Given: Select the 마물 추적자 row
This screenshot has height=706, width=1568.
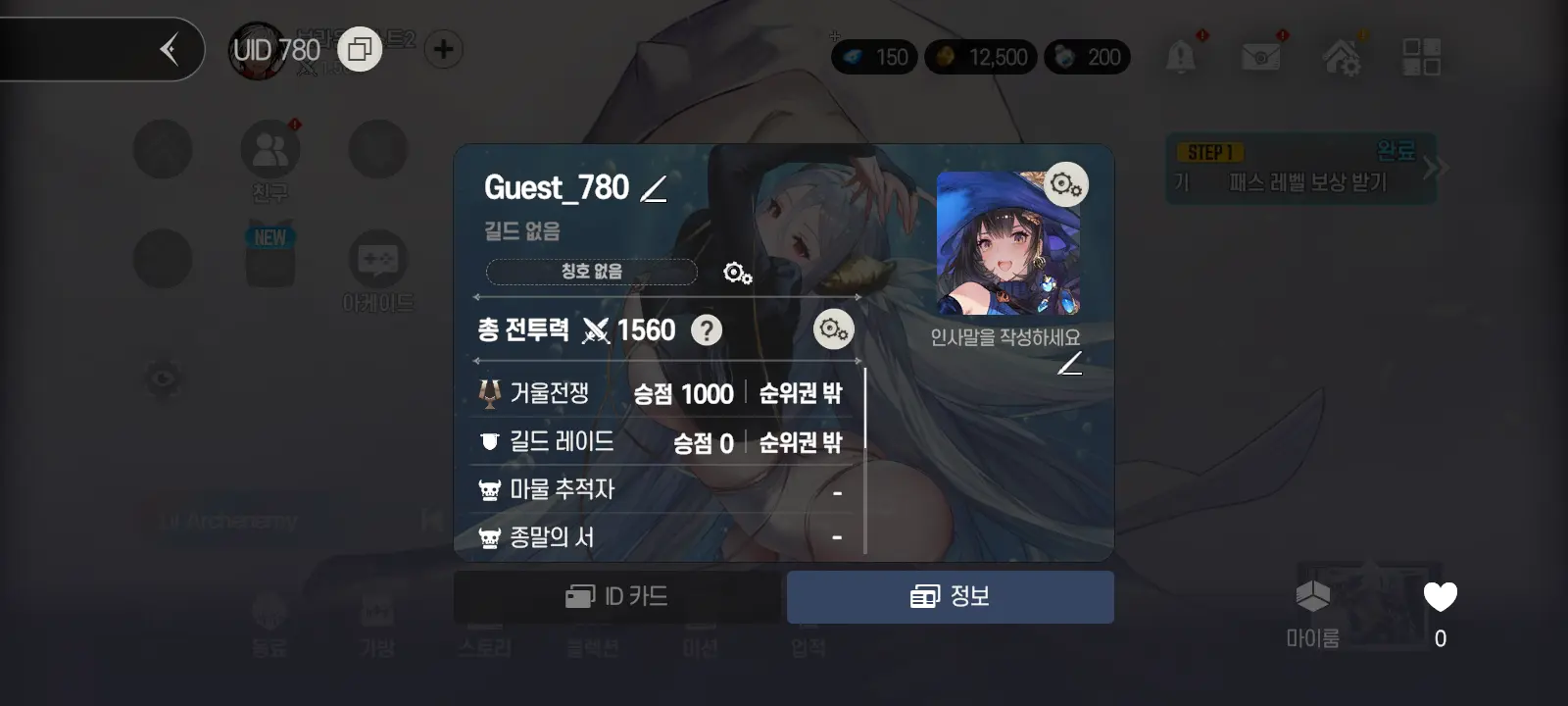Looking at the screenshot, I should point(659,489).
